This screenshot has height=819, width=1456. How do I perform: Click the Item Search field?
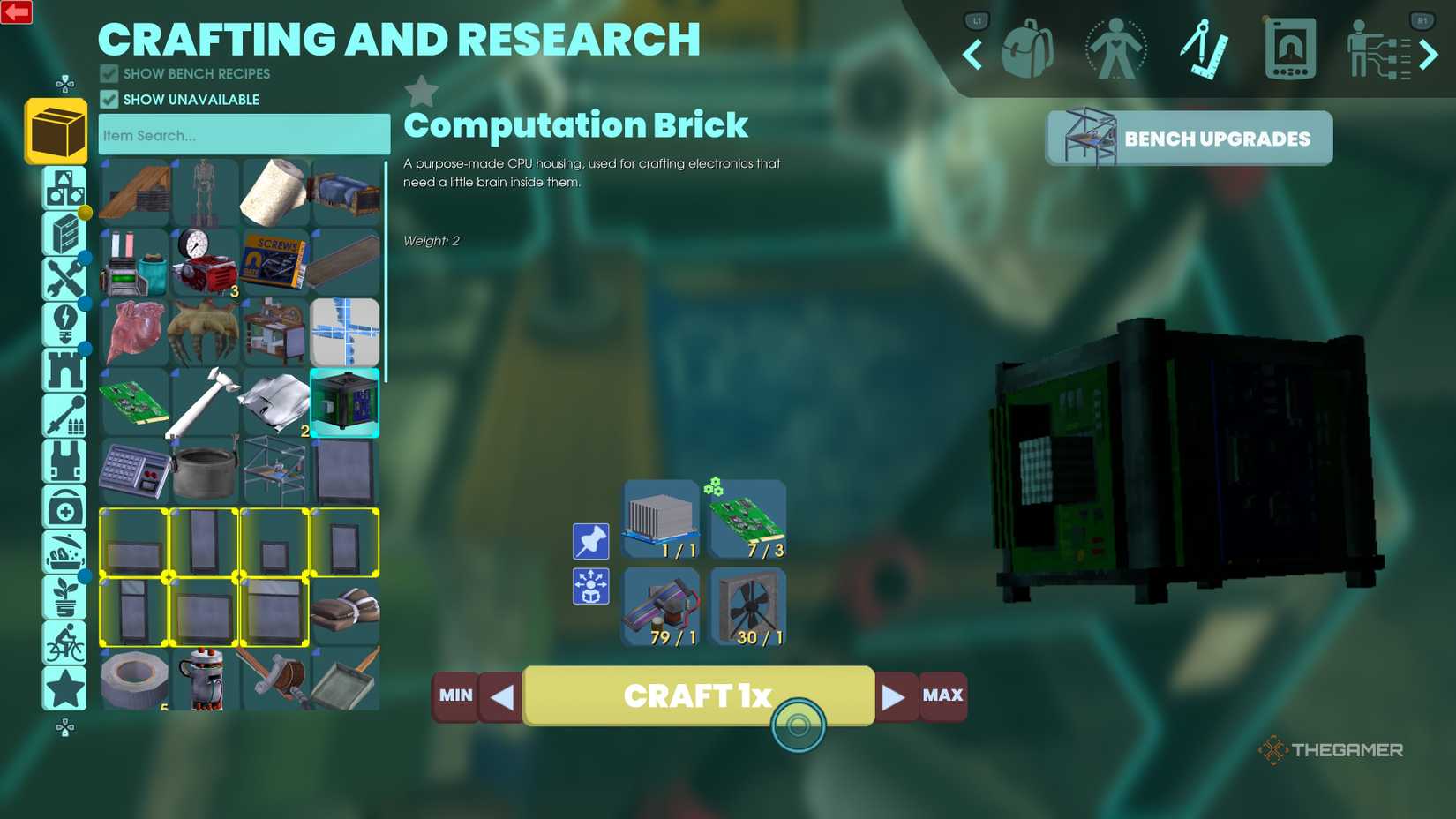pyautogui.click(x=244, y=134)
